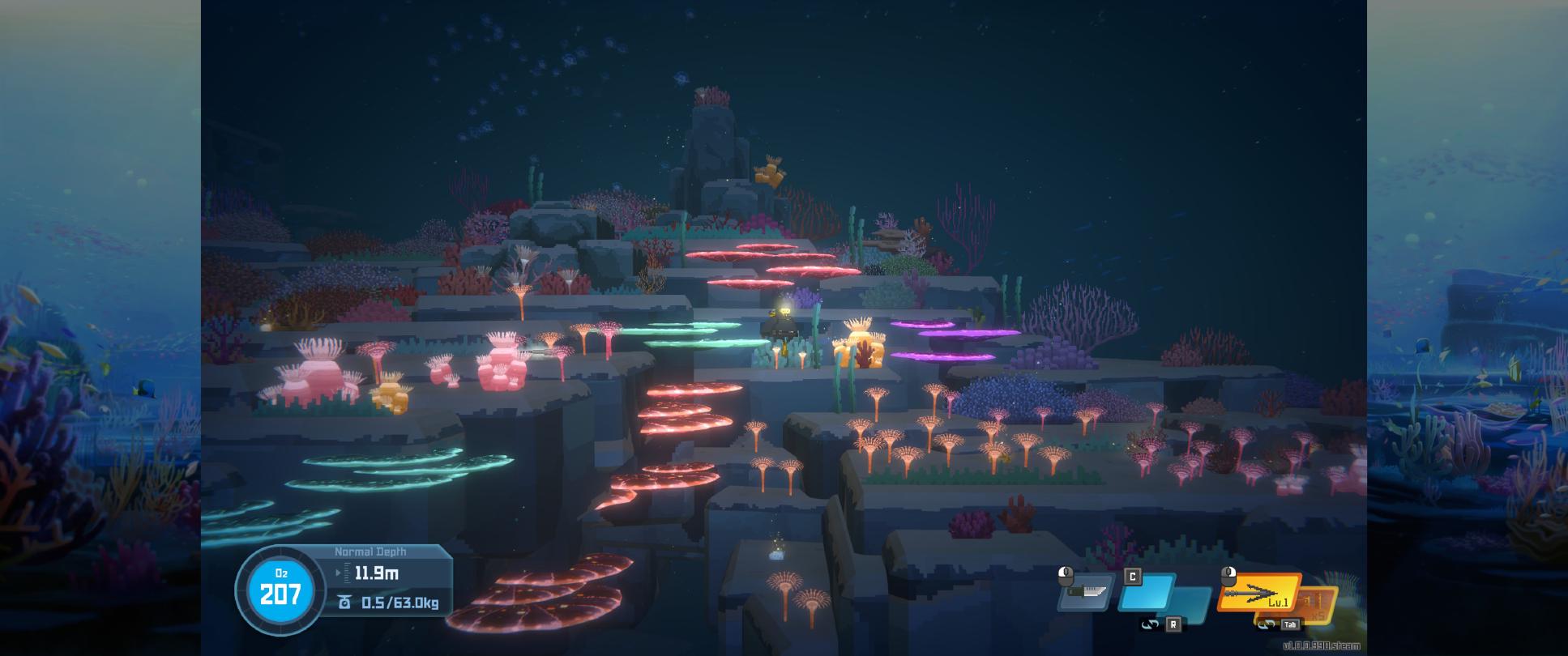Image resolution: width=1568 pixels, height=656 pixels.
Task: Equip the Lv.1 harpoon gun slot
Action: coord(1258,594)
